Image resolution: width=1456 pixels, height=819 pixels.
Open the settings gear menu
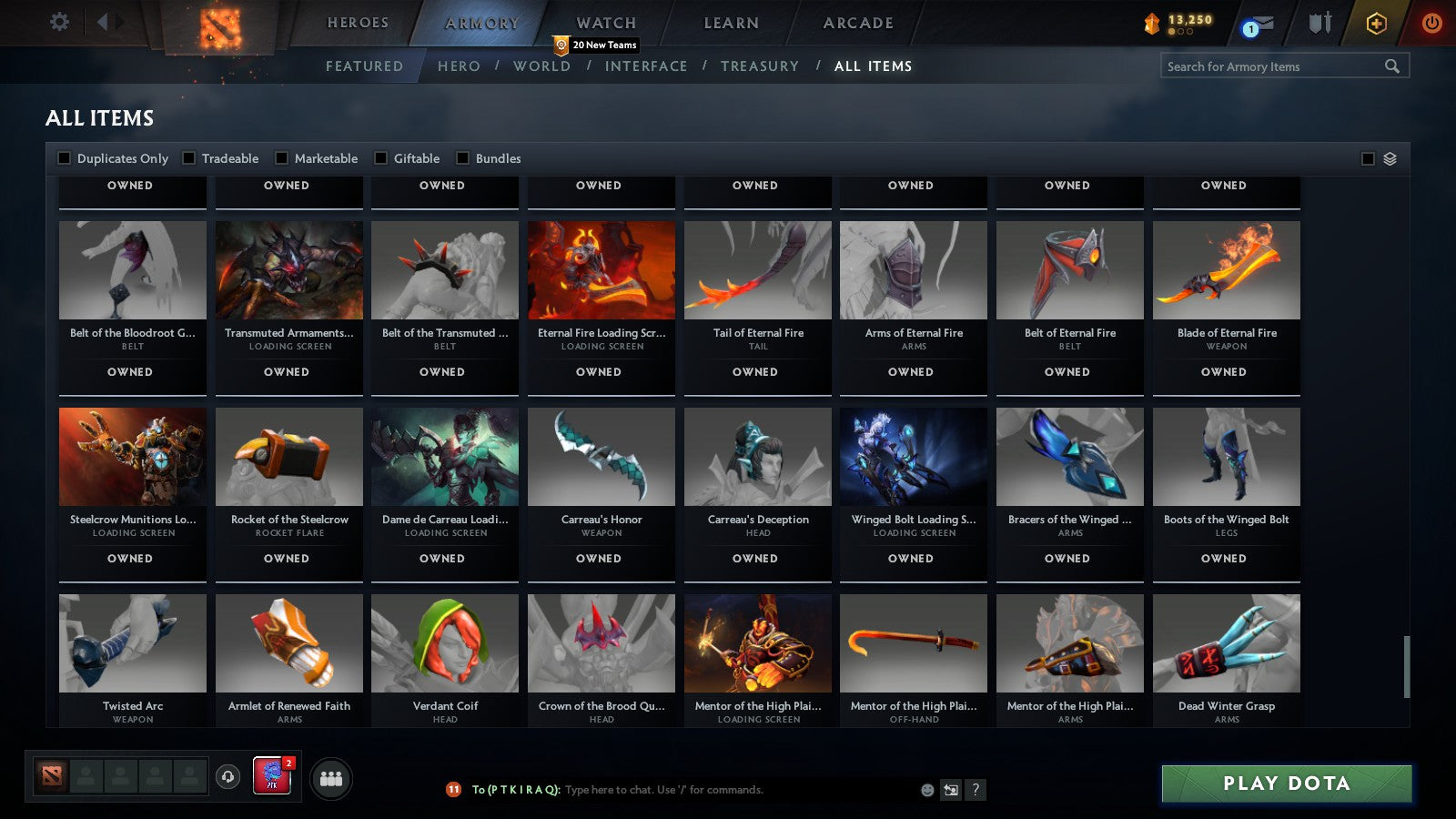[x=60, y=22]
